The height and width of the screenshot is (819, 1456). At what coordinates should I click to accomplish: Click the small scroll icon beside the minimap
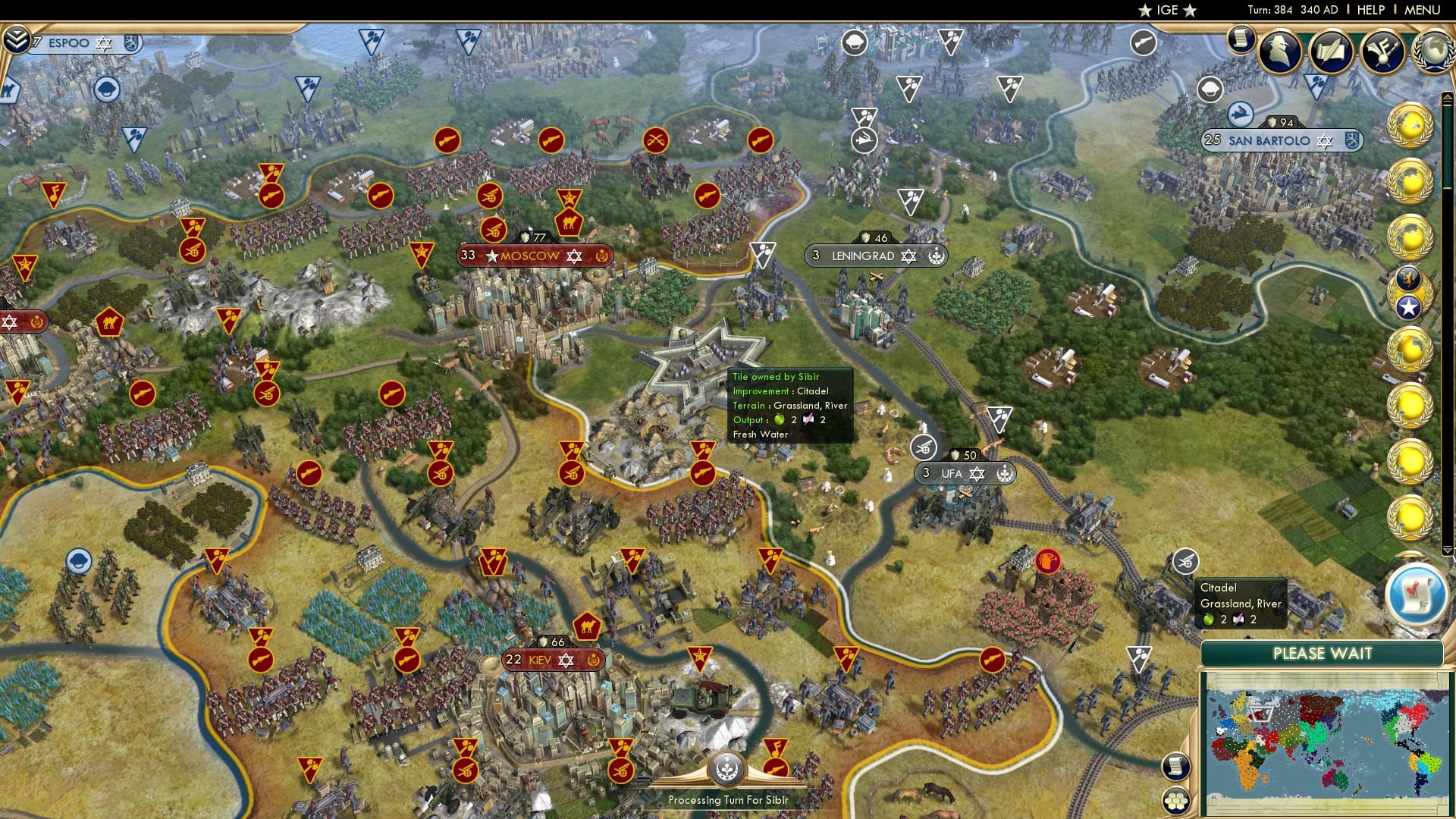[x=1177, y=766]
